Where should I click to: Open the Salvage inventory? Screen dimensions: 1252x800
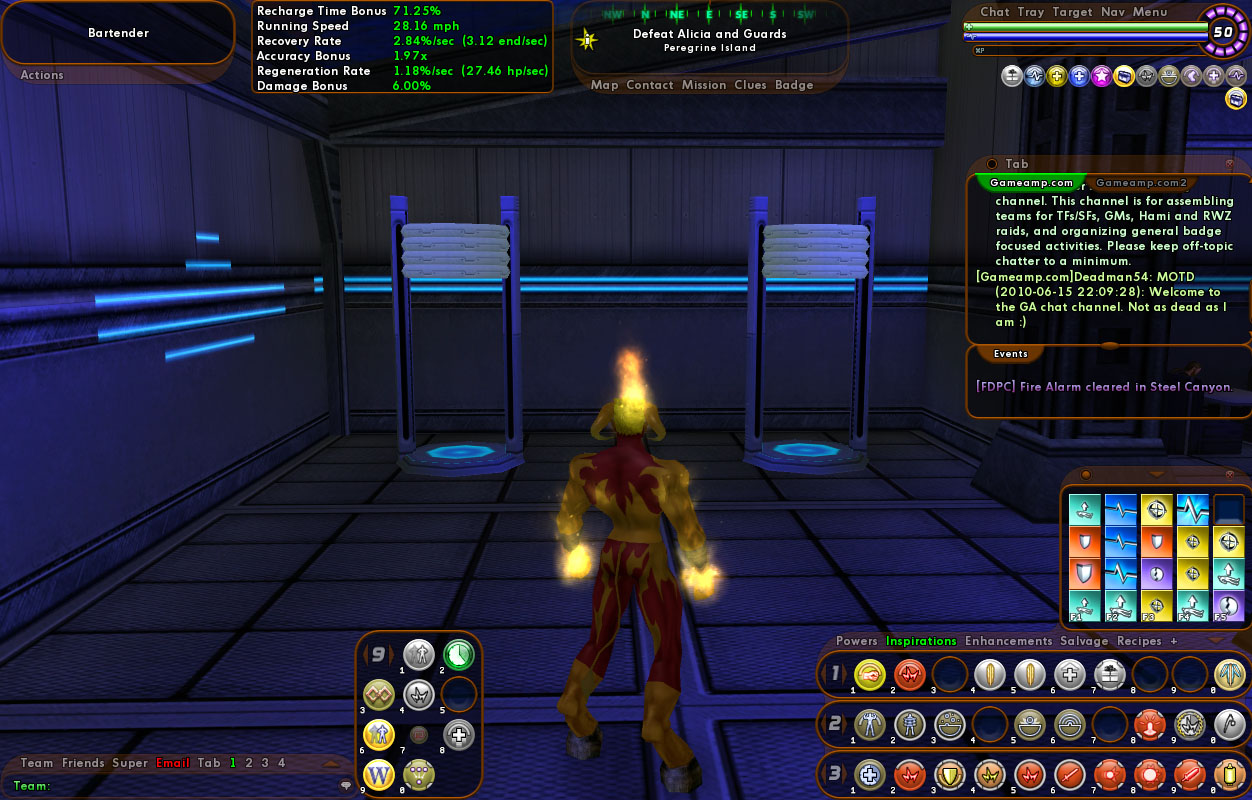tap(1085, 641)
